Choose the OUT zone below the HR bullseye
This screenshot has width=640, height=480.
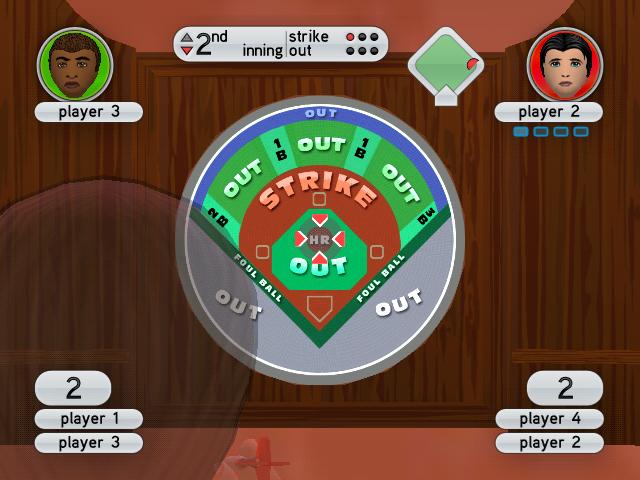tap(320, 267)
